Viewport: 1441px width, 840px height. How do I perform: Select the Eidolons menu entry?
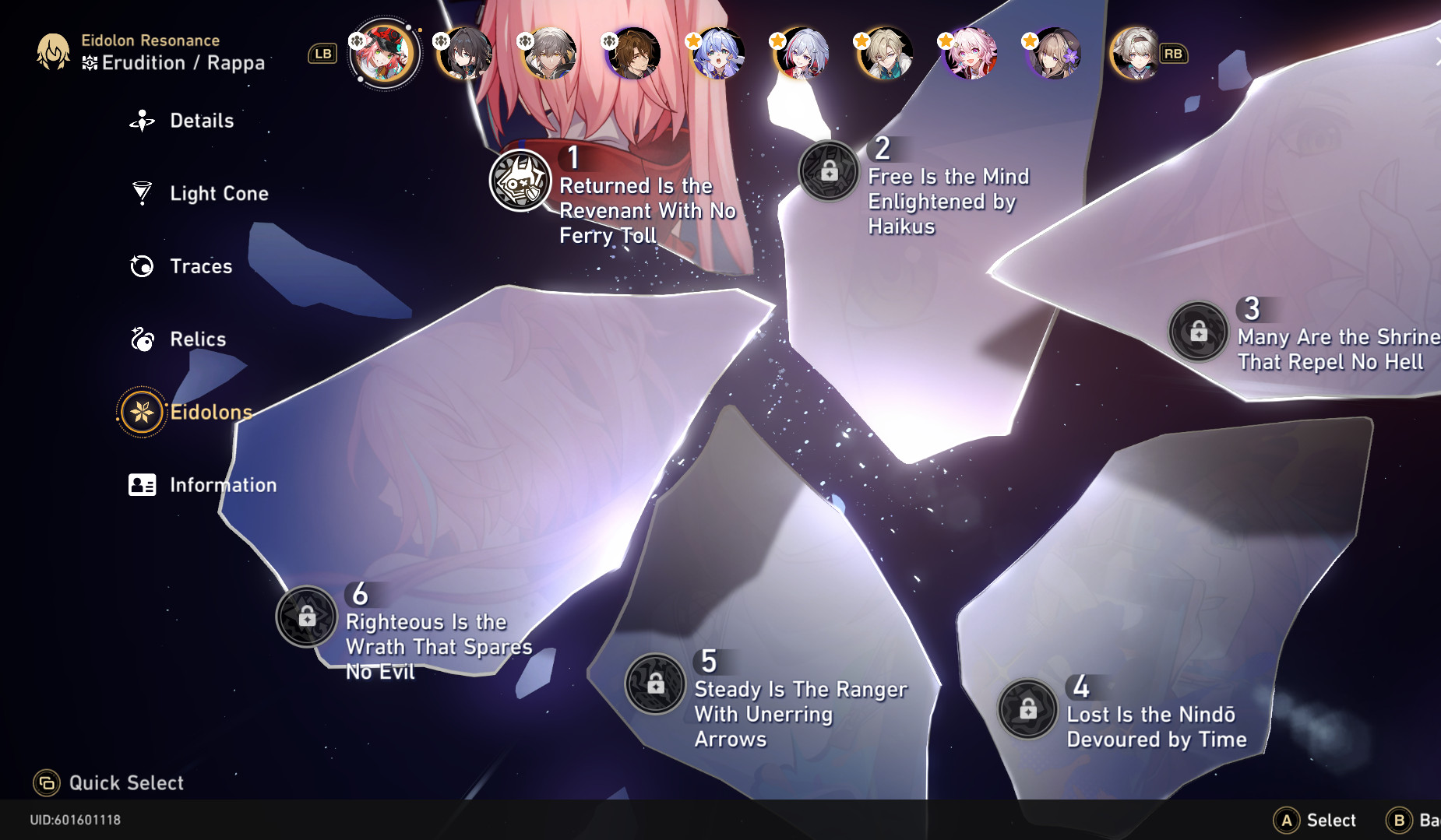(210, 412)
